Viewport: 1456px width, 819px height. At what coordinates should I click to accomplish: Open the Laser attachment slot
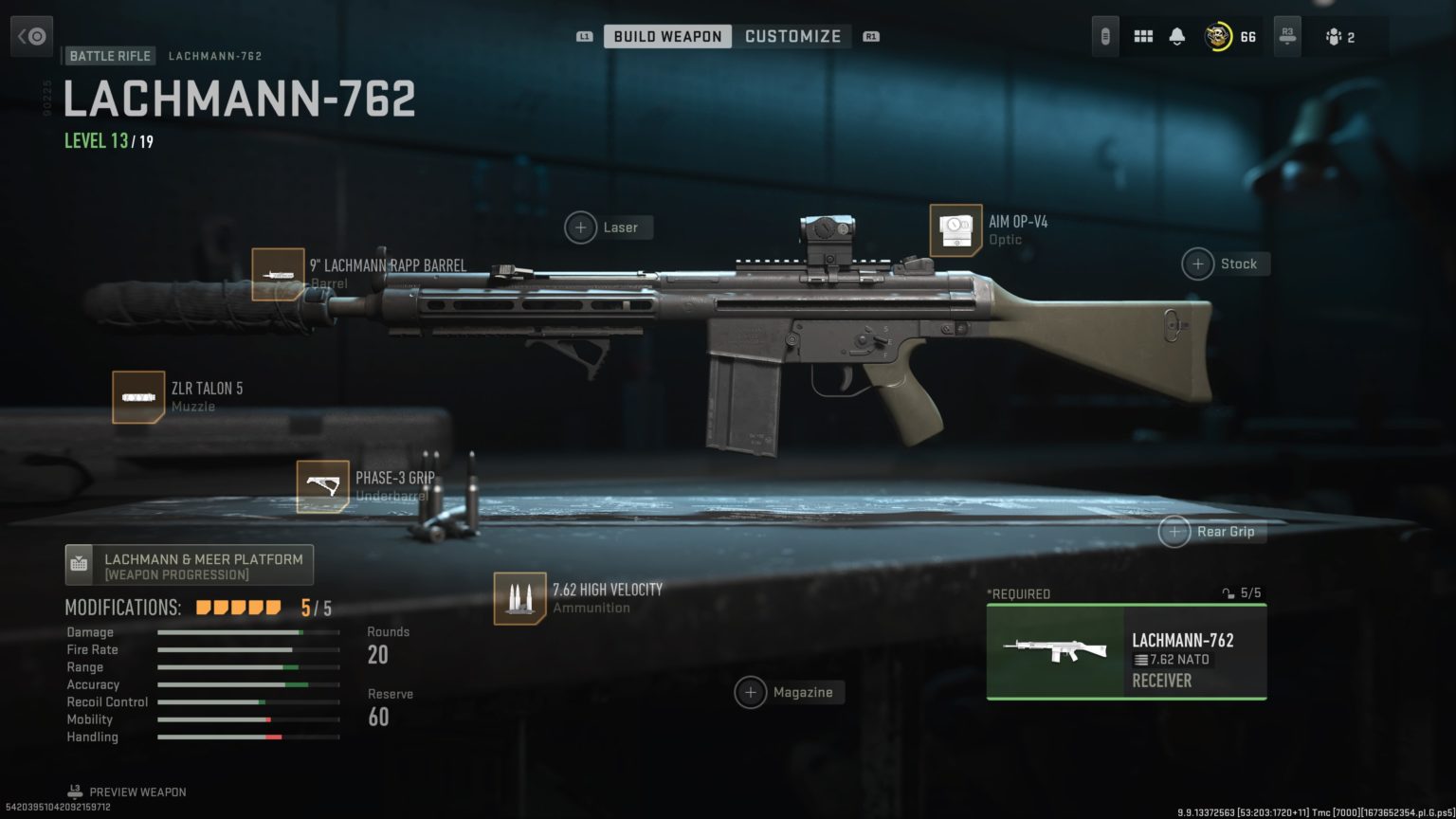580,227
